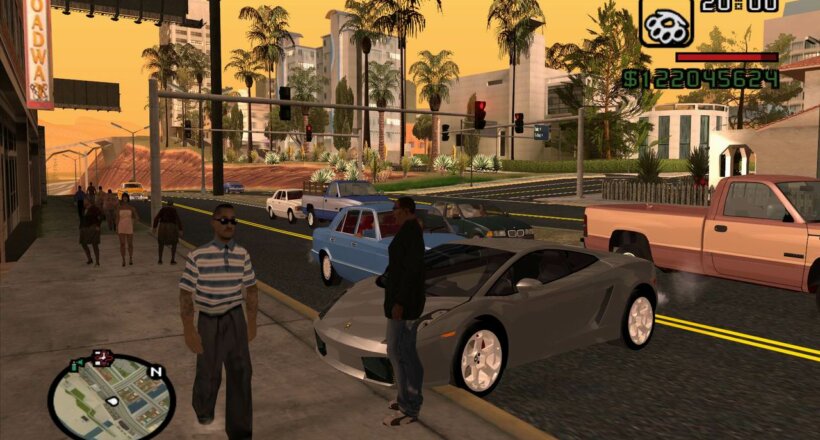Click the N north marker on the radar
Viewport: 820px width, 440px height.
[x=155, y=372]
